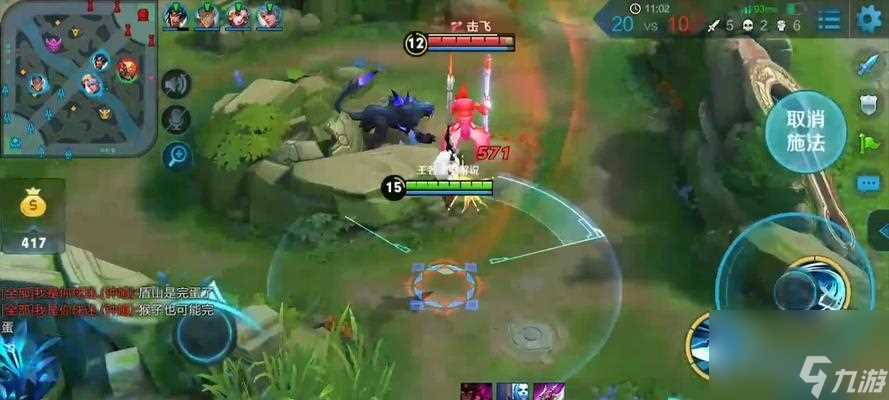Select the first teammate portrait
This screenshot has width=889, height=400.
(x=176, y=15)
